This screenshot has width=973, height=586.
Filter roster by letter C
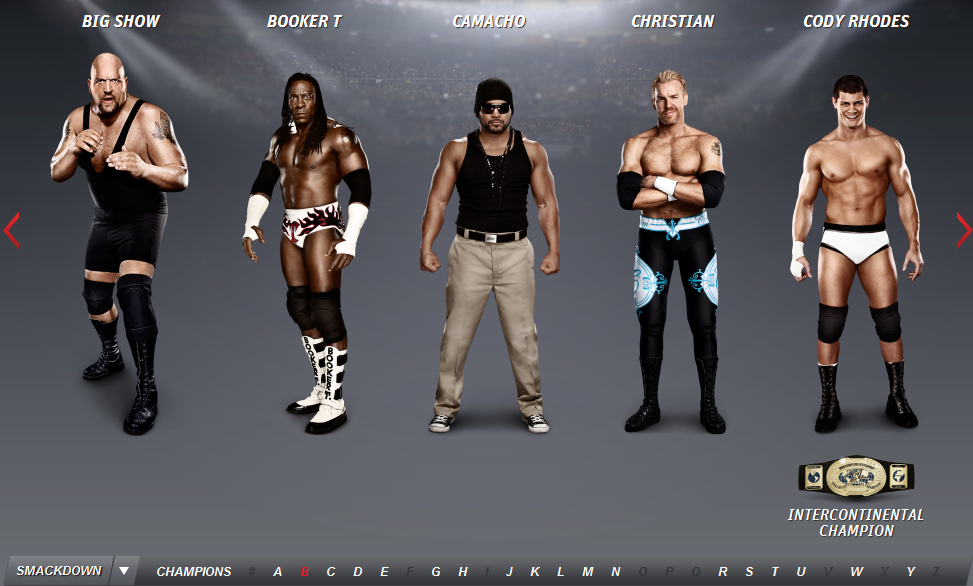point(331,572)
